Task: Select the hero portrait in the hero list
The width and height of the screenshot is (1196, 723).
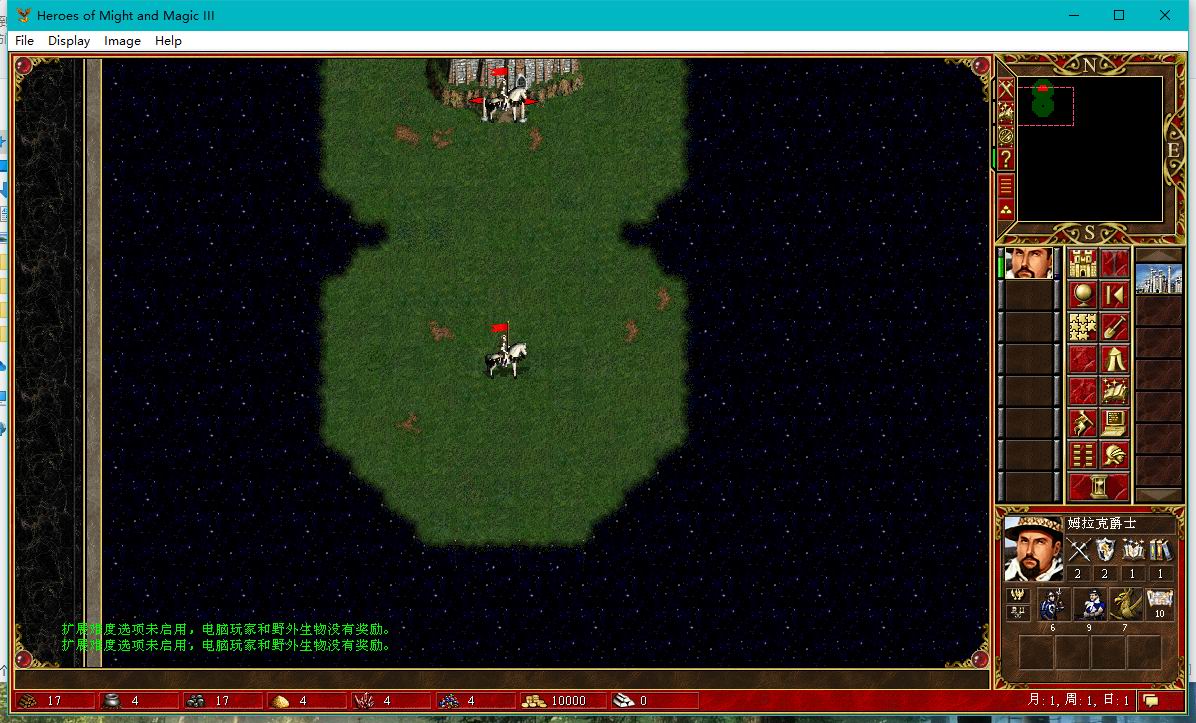Action: [x=1029, y=264]
